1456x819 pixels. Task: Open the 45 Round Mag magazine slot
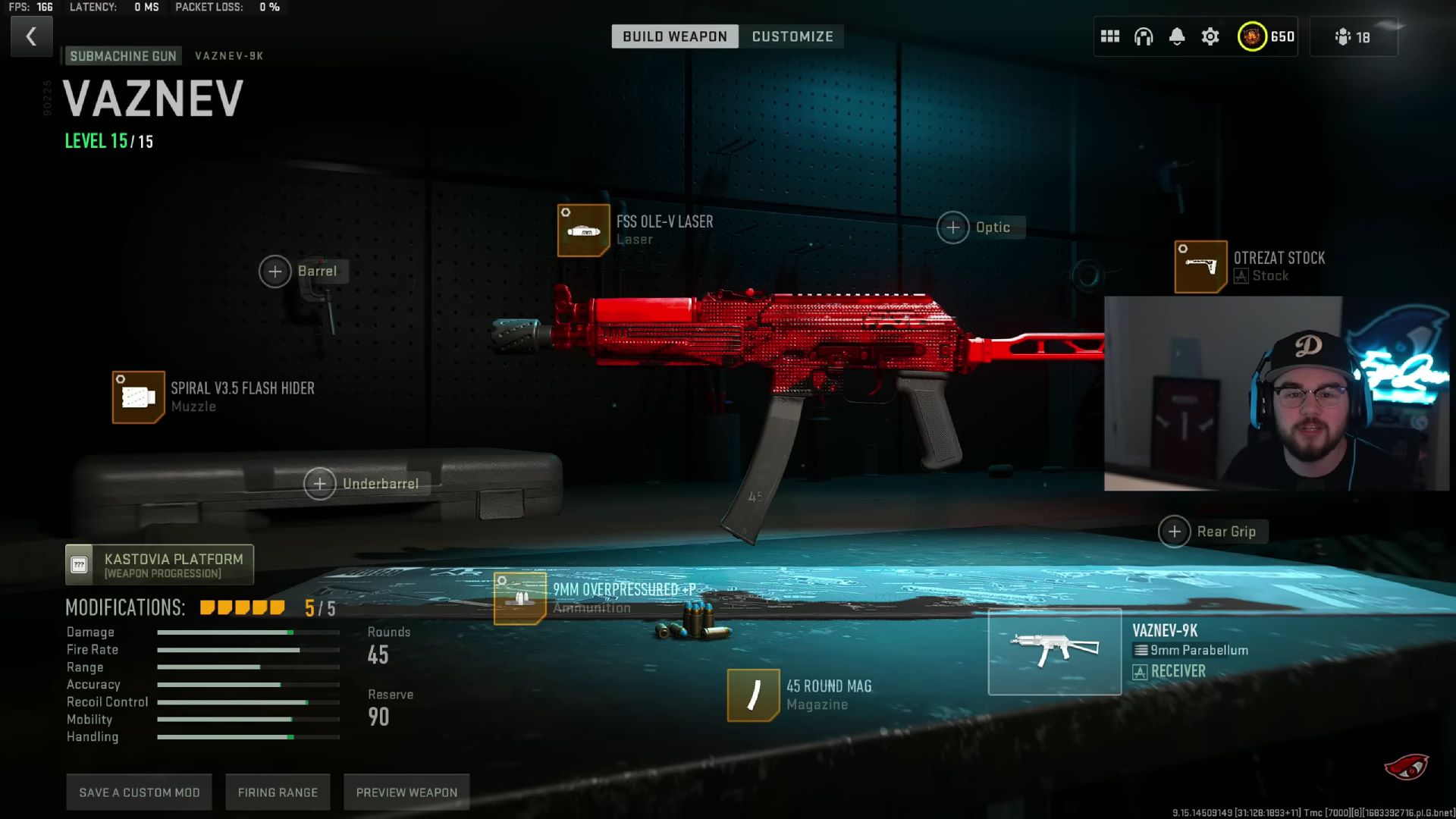point(753,694)
